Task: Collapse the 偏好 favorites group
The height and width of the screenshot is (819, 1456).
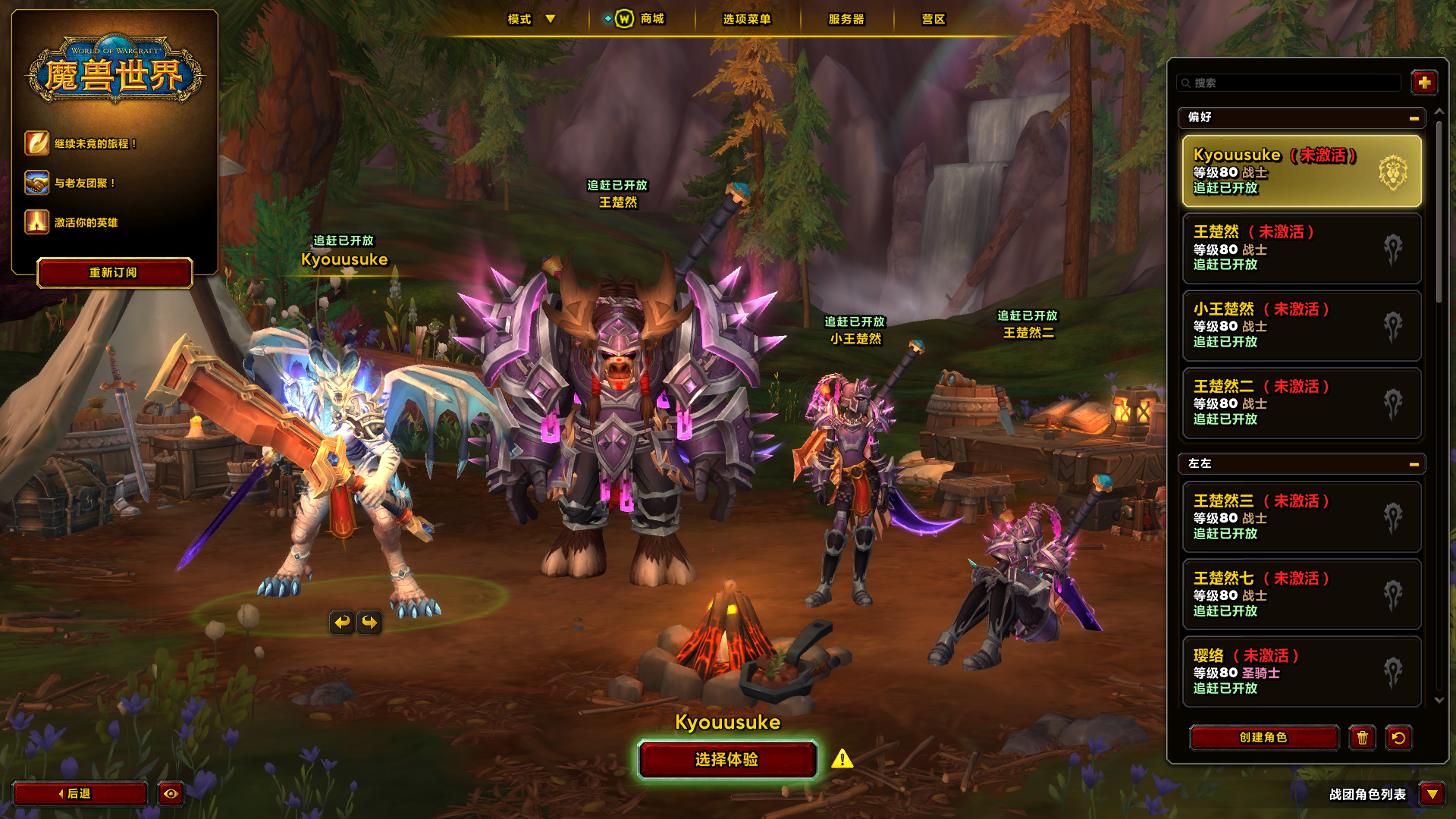Action: [x=1414, y=118]
